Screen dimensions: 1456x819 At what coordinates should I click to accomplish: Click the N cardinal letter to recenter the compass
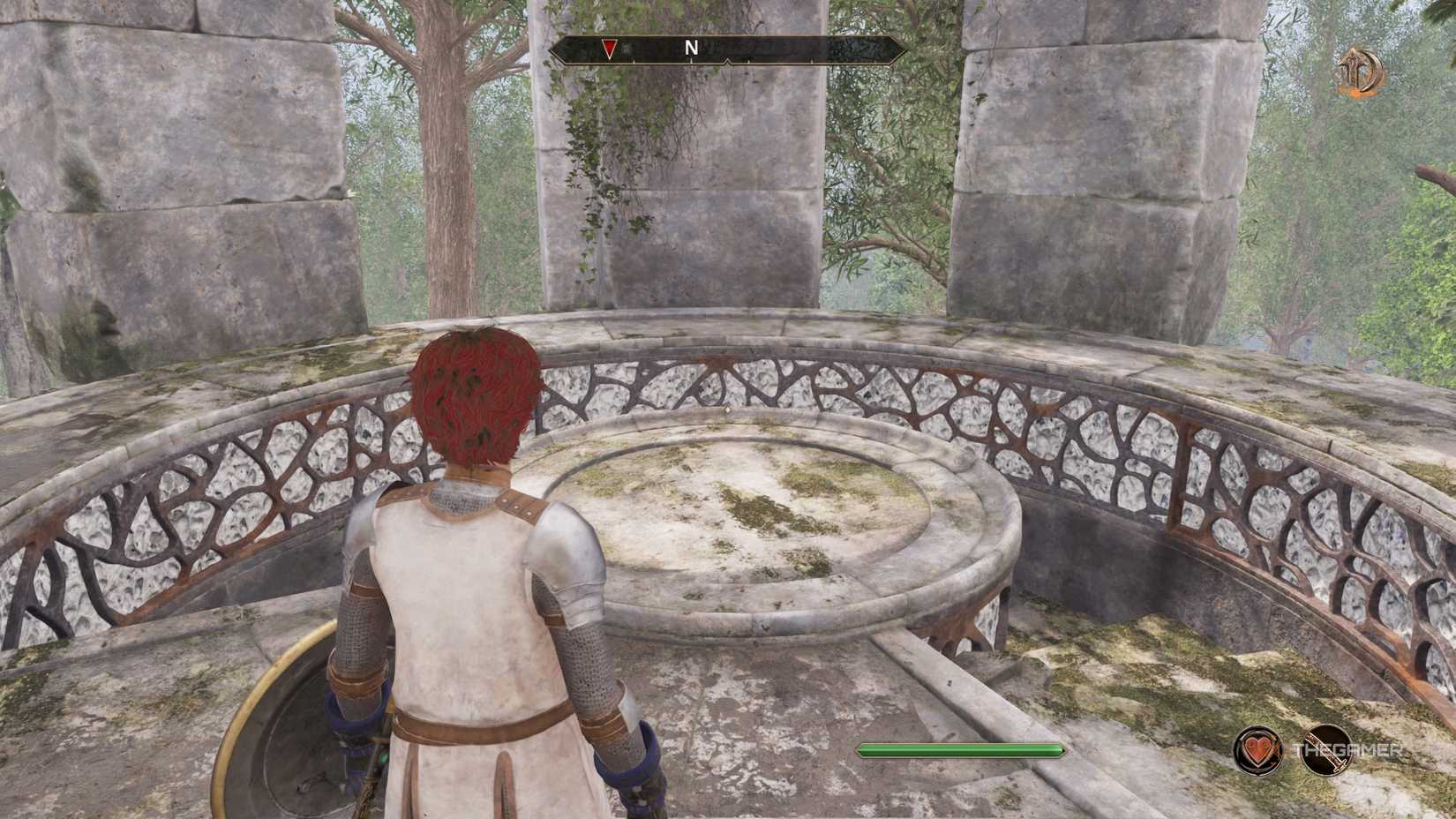click(691, 48)
